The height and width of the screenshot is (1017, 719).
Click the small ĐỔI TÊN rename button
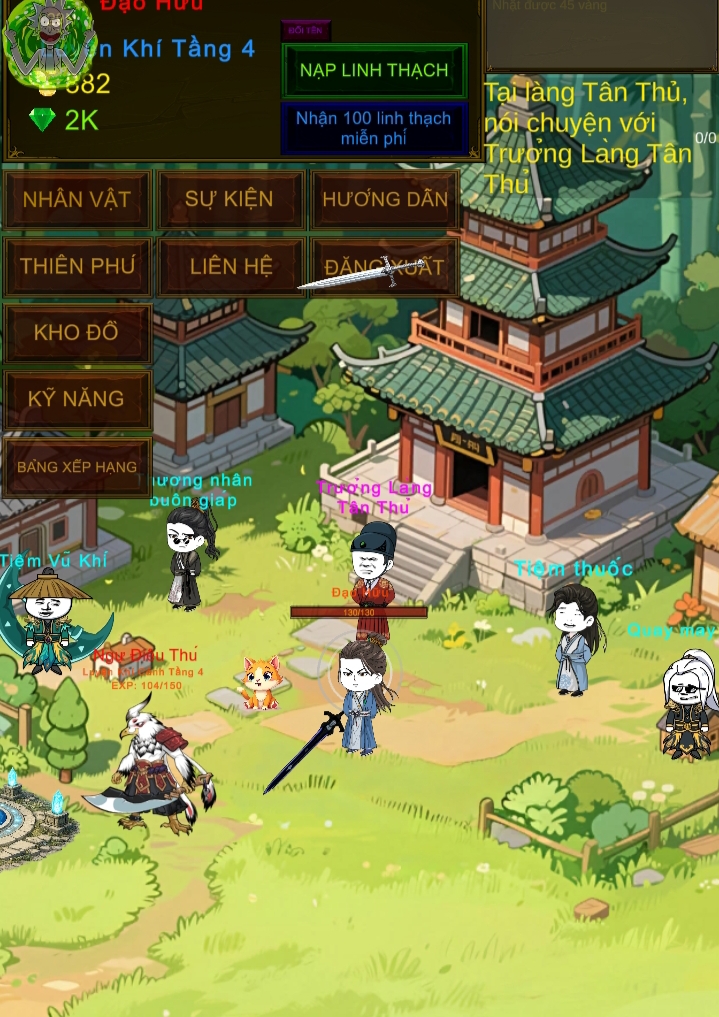click(305, 30)
